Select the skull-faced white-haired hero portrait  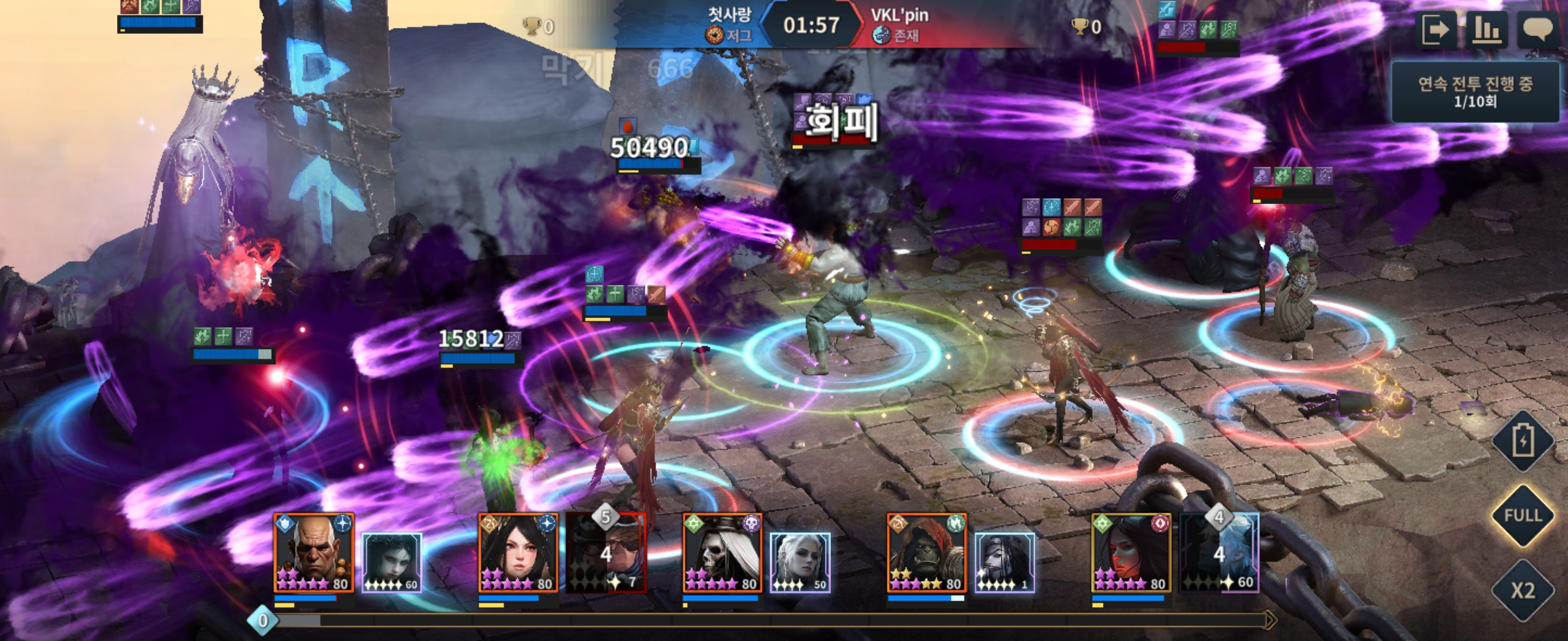[722, 553]
